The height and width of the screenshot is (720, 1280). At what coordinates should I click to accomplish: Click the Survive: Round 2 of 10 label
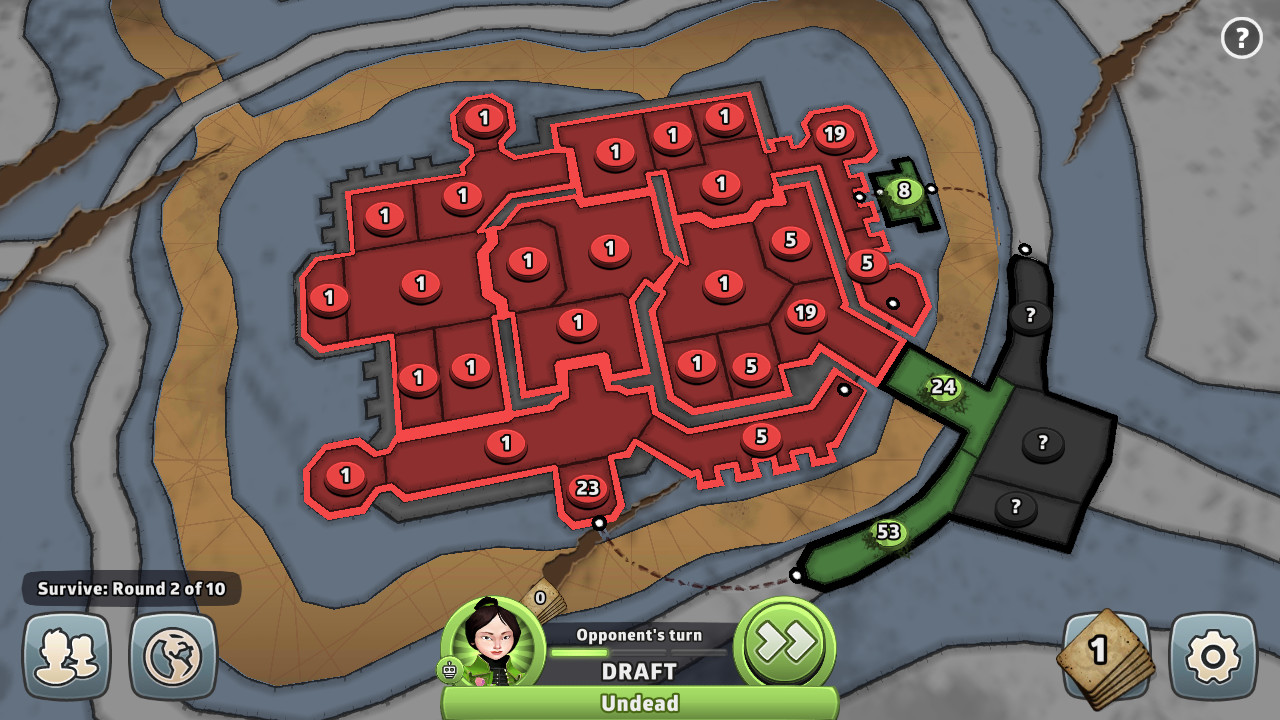(130, 589)
